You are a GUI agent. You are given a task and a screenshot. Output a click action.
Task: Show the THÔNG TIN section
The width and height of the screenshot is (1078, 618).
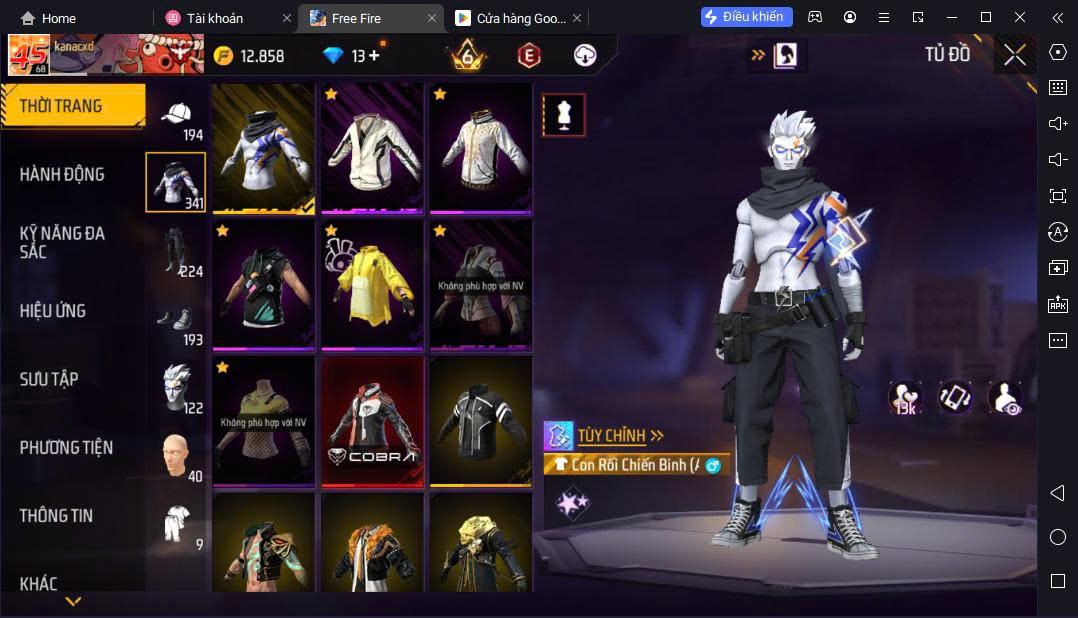[x=56, y=516]
